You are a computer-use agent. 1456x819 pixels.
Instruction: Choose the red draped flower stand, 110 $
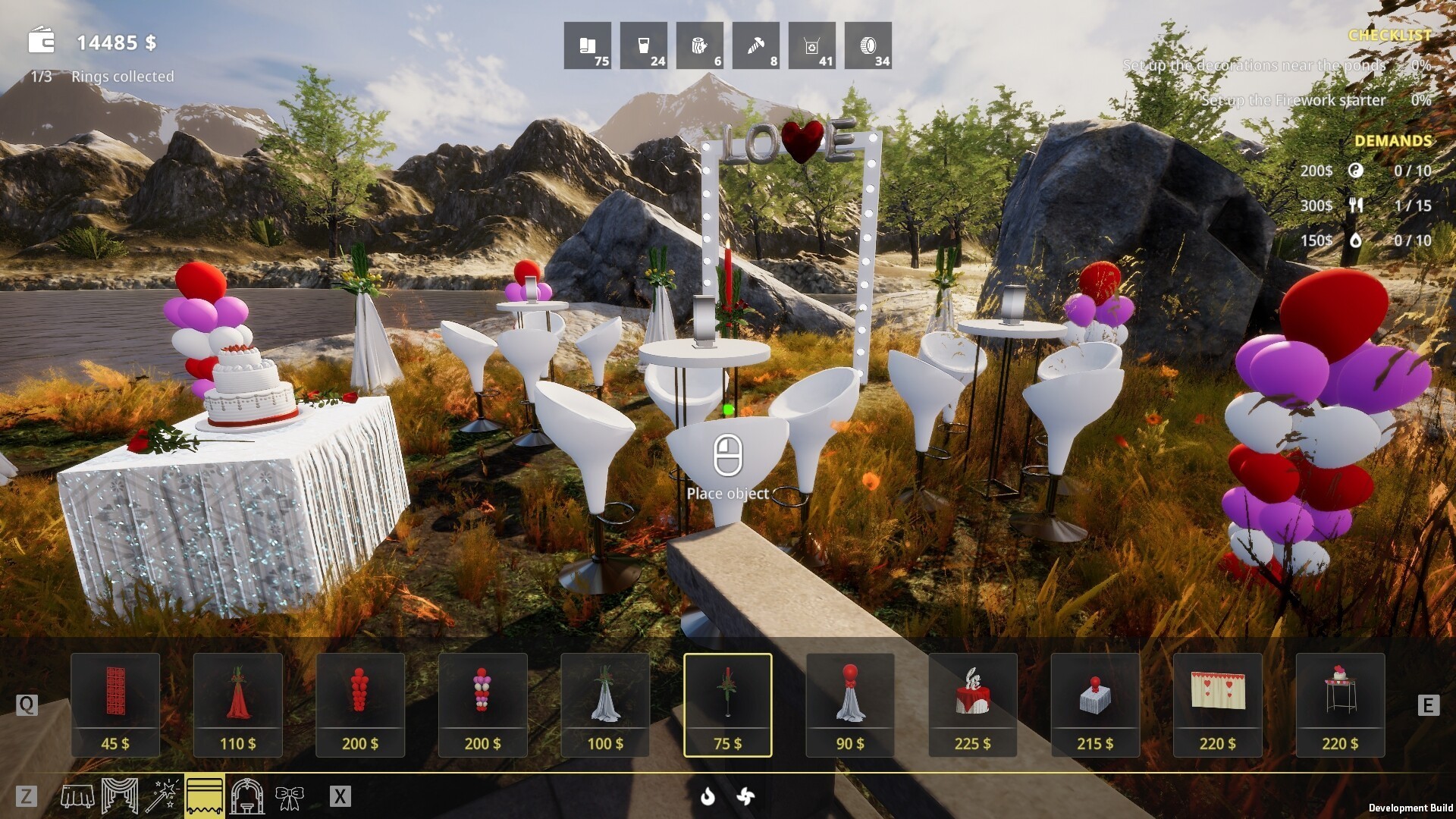click(x=237, y=704)
